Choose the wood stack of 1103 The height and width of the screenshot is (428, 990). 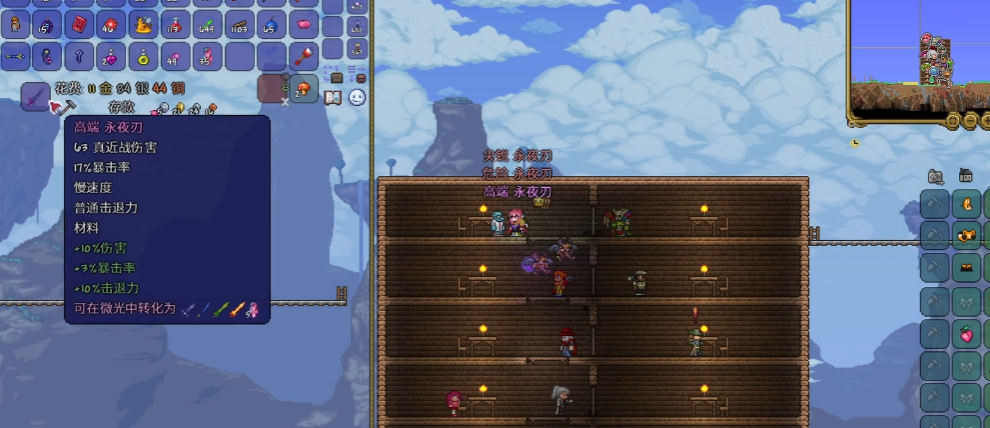pyautogui.click(x=239, y=24)
